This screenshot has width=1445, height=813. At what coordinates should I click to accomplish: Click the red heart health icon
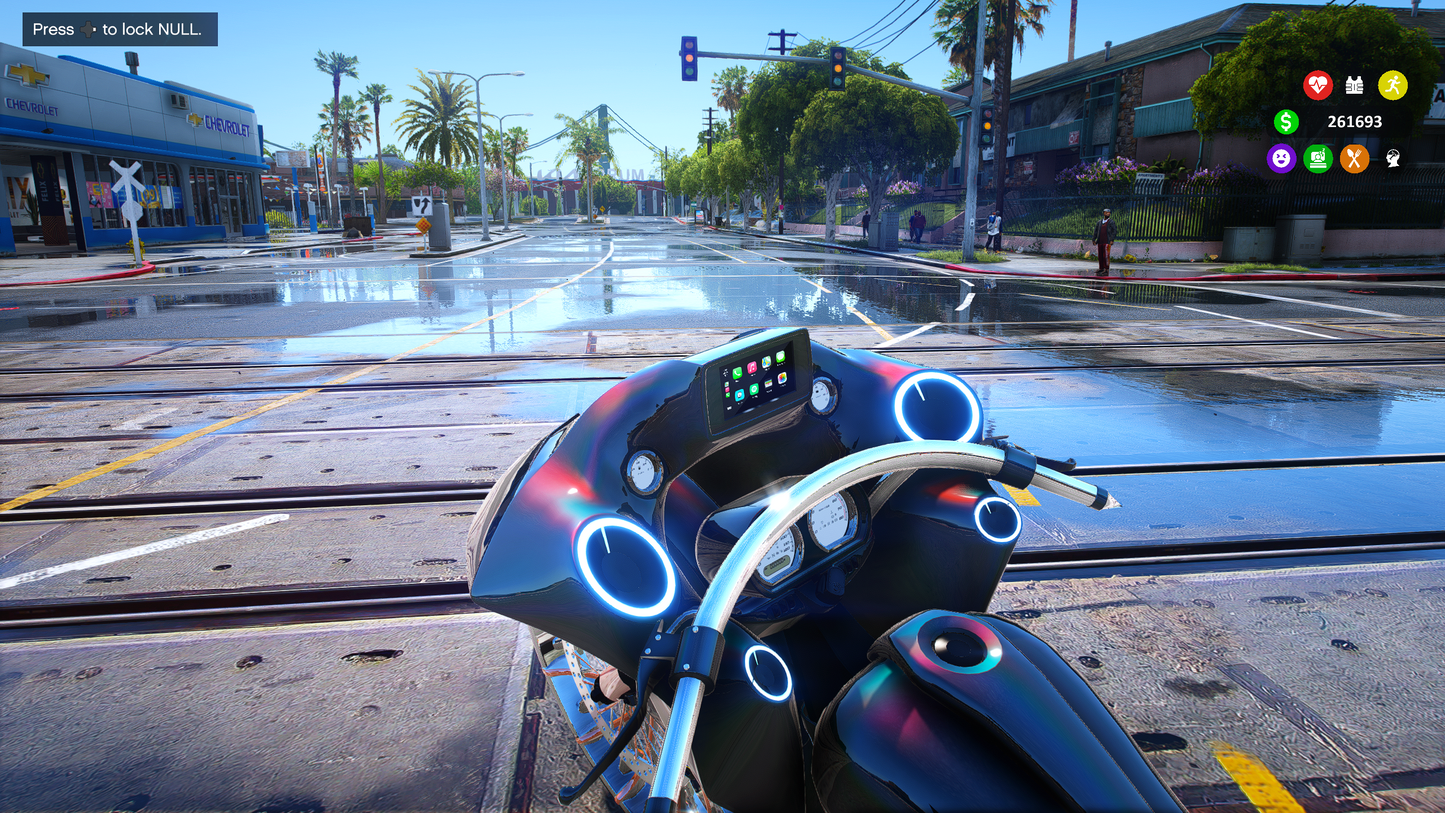pyautogui.click(x=1318, y=86)
